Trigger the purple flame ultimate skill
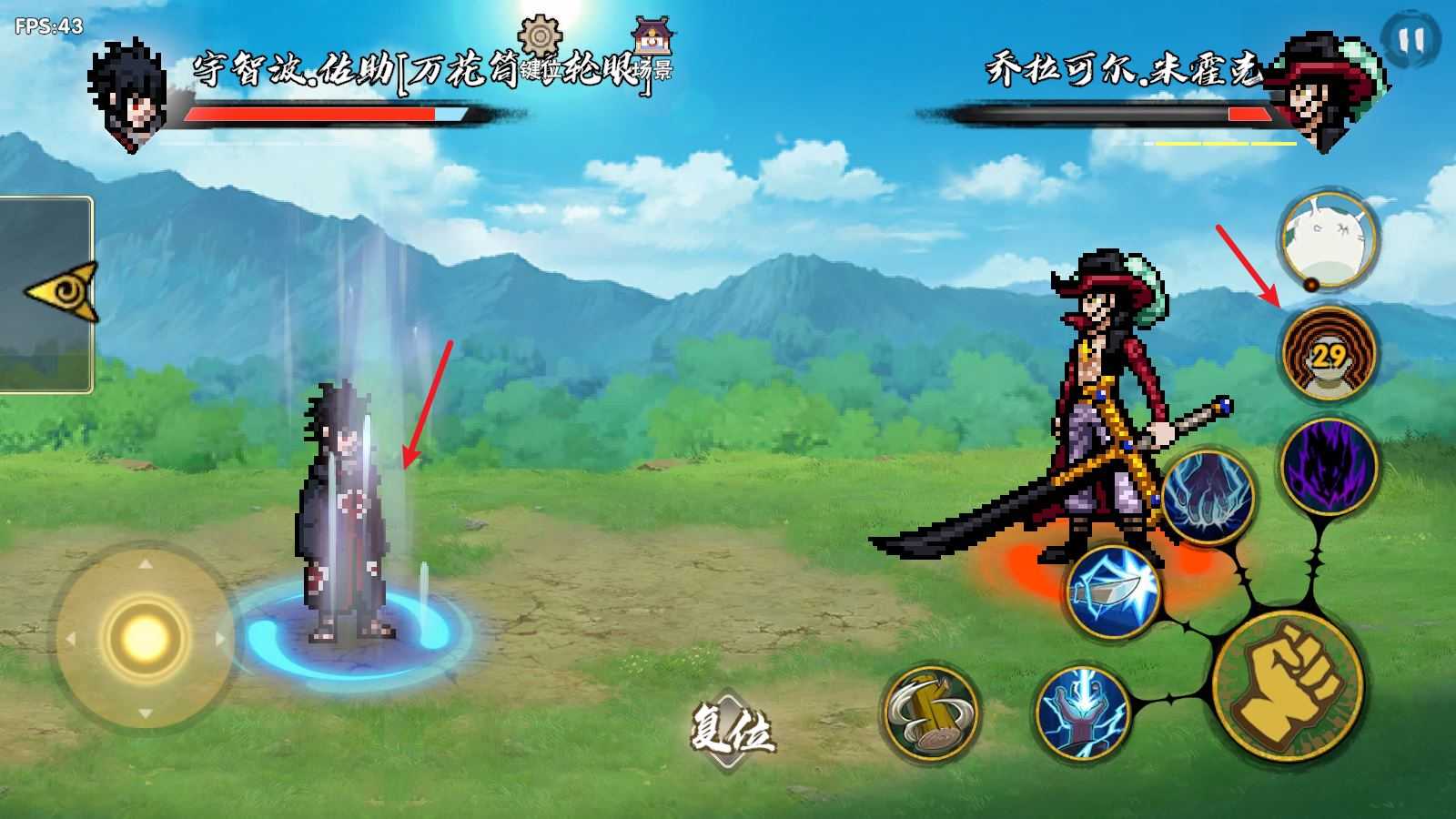This screenshot has height=819, width=1456. point(1329,465)
